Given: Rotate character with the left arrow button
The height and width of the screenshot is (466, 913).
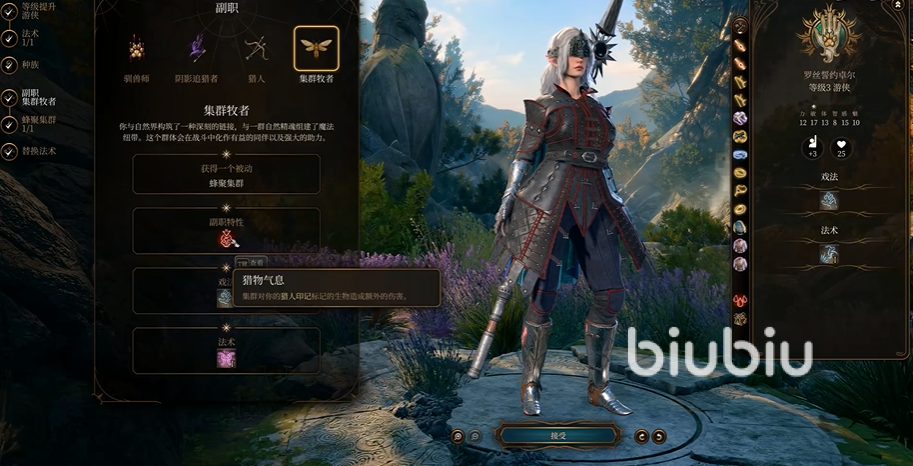Looking at the screenshot, I should point(642,436).
